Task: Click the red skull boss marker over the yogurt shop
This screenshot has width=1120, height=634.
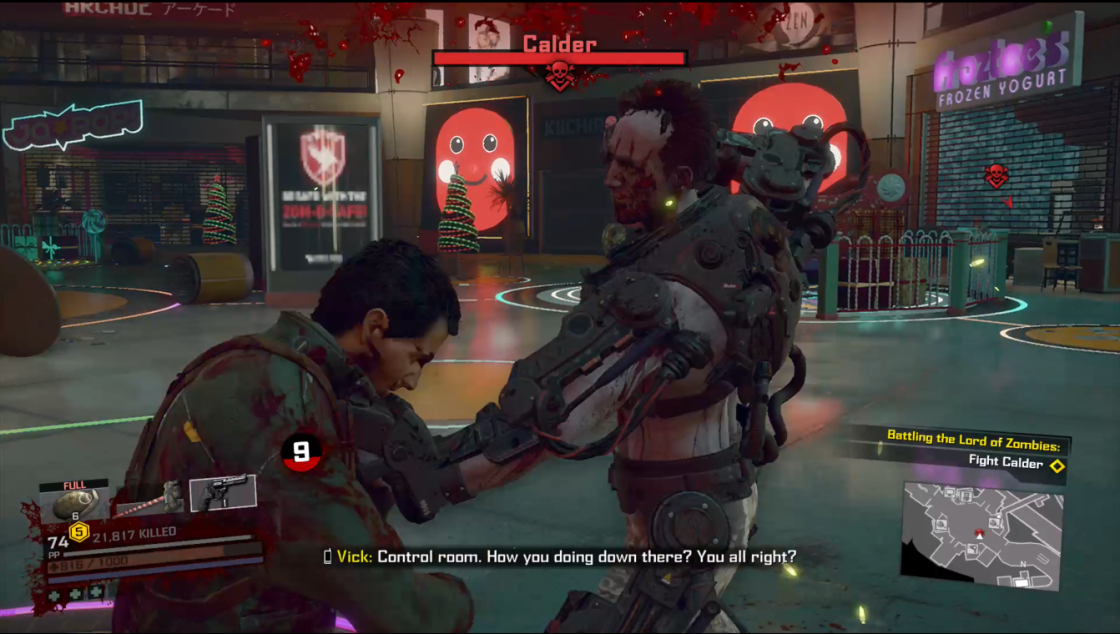Action: pos(995,176)
